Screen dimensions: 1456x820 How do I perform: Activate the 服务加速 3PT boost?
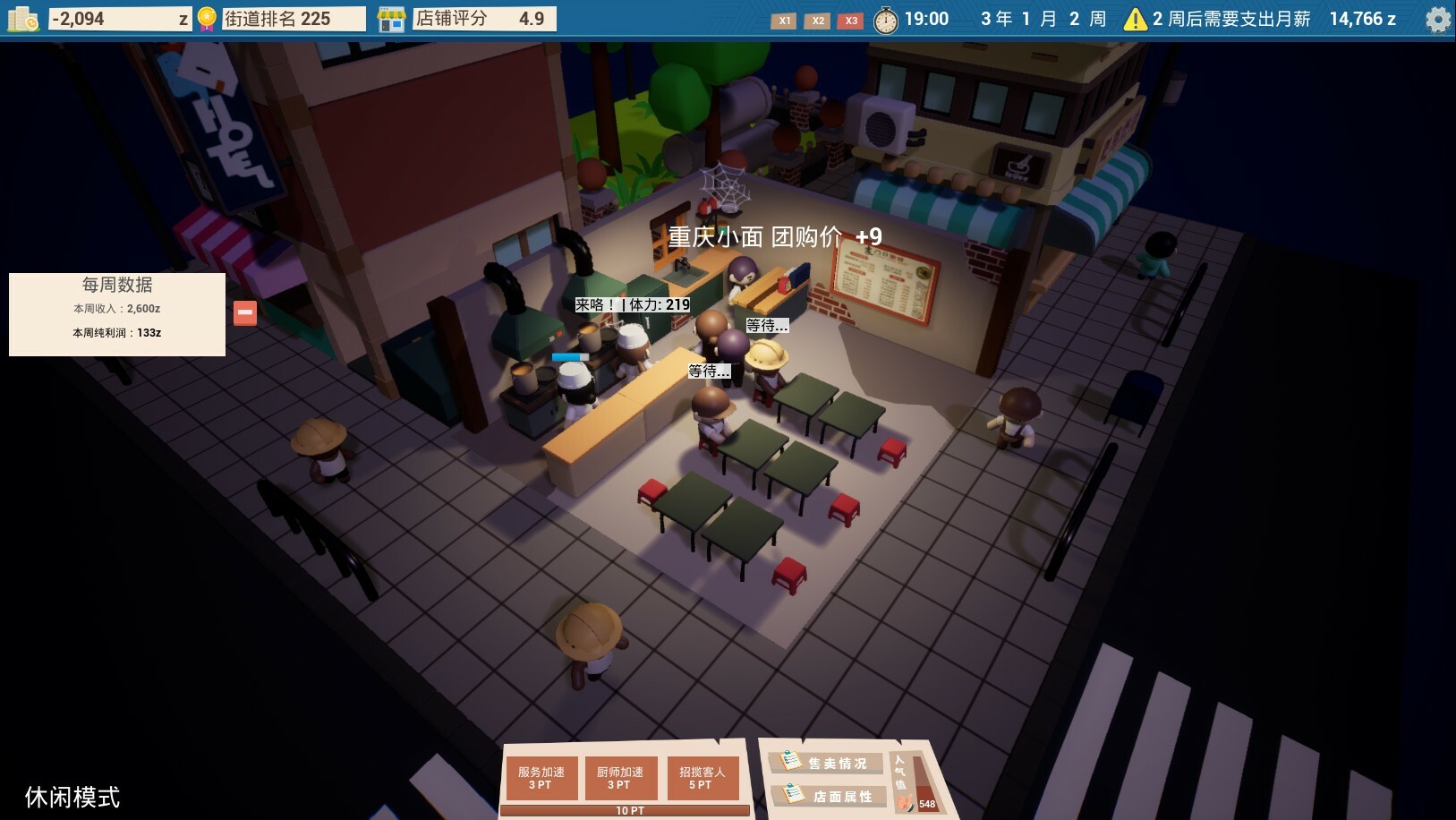[x=541, y=777]
